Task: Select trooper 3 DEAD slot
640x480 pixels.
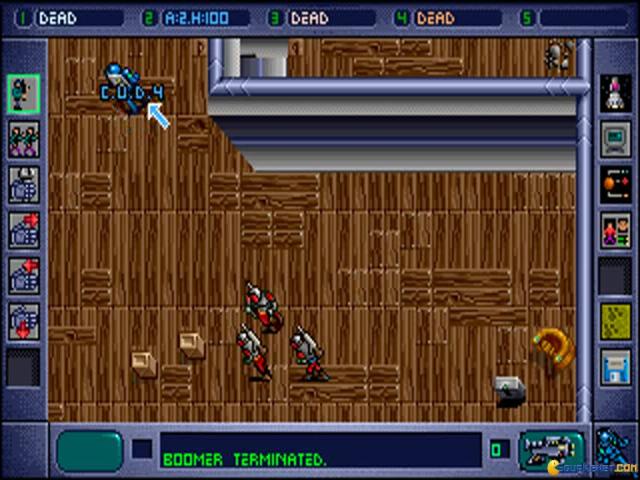Action: tap(332, 18)
